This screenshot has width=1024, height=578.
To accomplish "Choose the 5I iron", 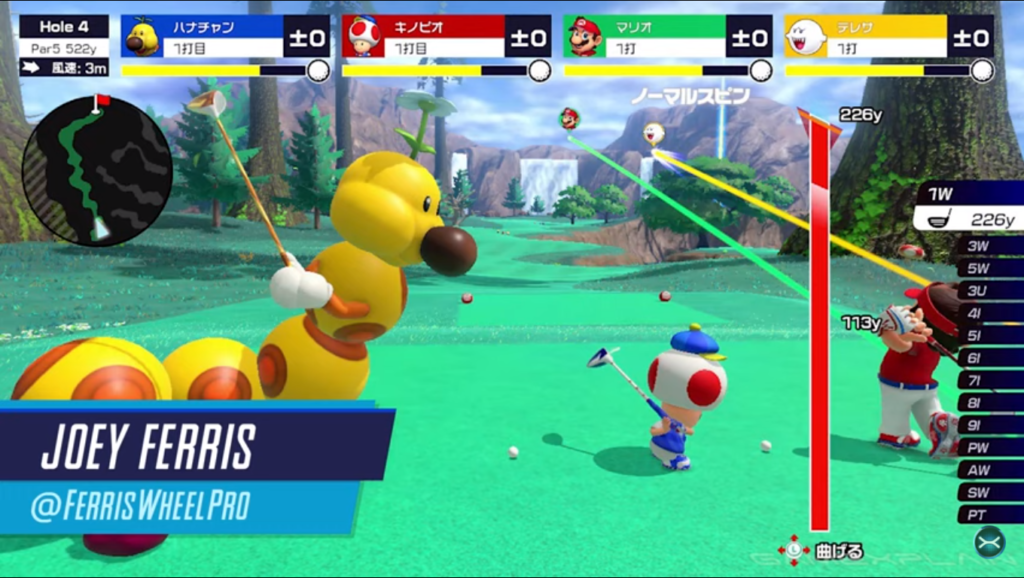I will click(x=987, y=335).
